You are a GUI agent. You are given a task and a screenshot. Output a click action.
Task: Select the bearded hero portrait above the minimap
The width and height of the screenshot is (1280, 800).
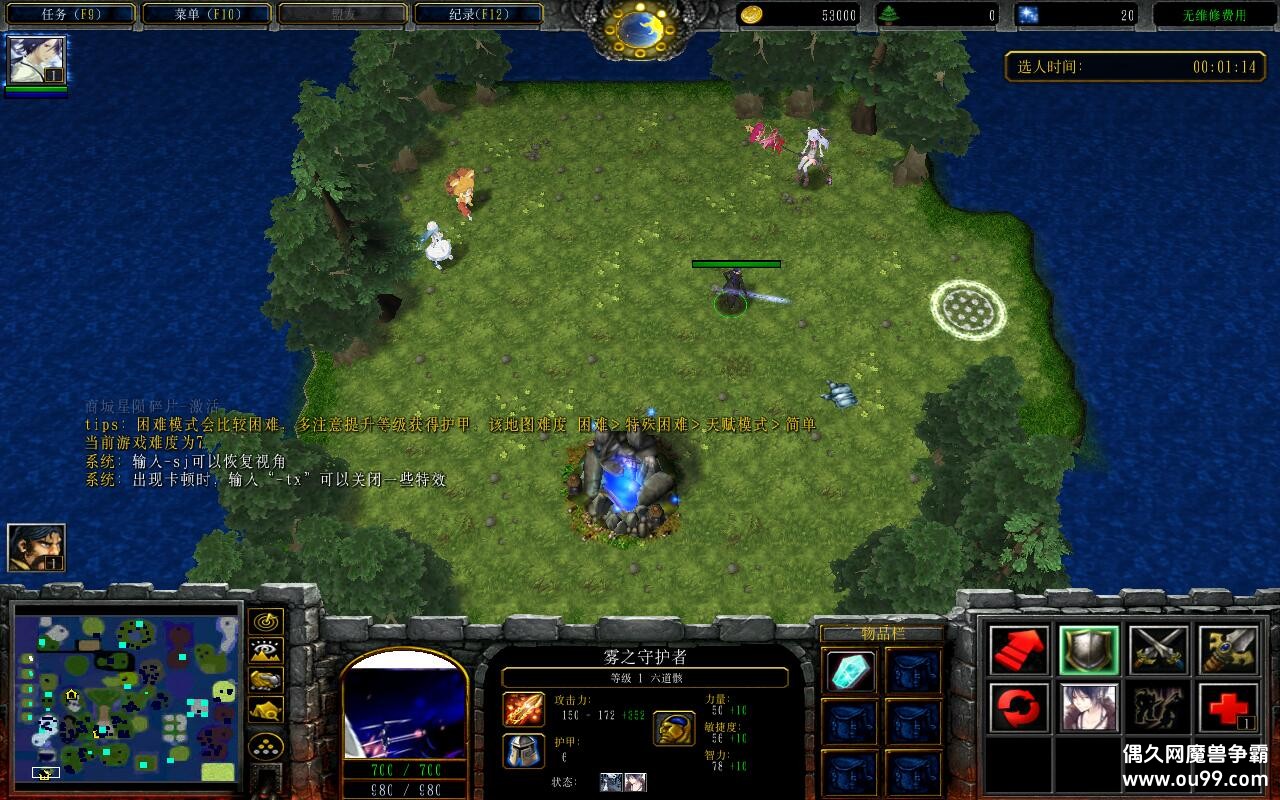coord(37,547)
